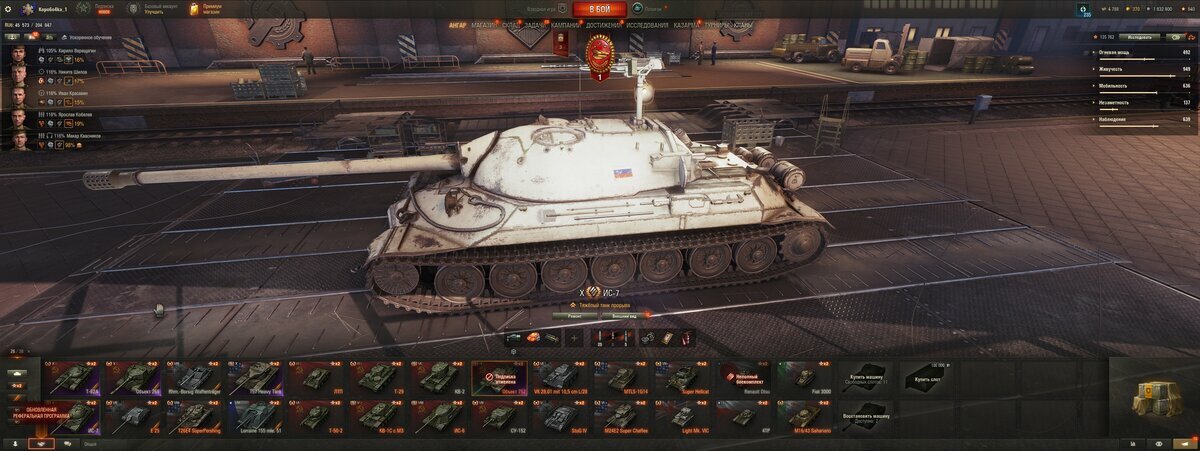
Task: Show the КАМПАНИИ tab
Action: click(565, 23)
